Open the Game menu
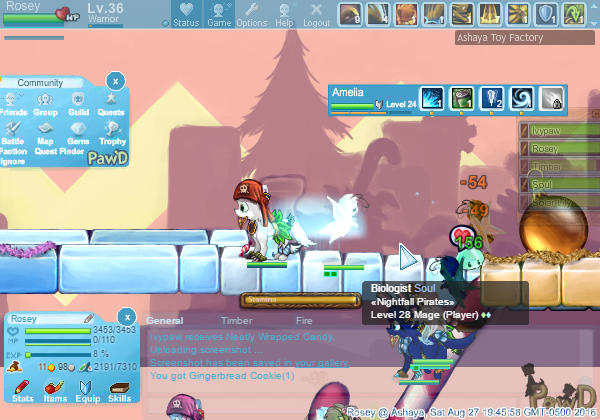Image resolution: width=600 pixels, height=420 pixels. pos(219,14)
